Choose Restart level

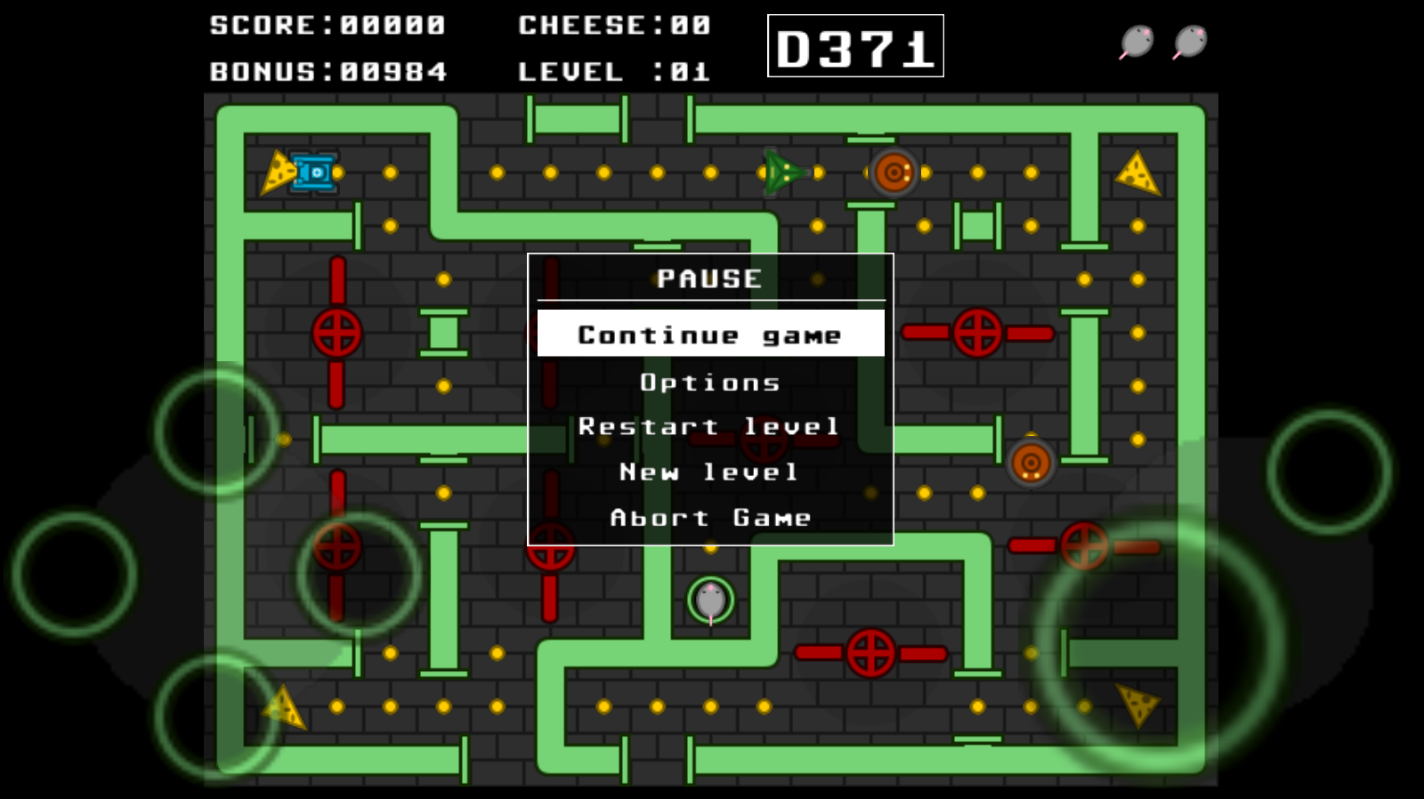(710, 427)
